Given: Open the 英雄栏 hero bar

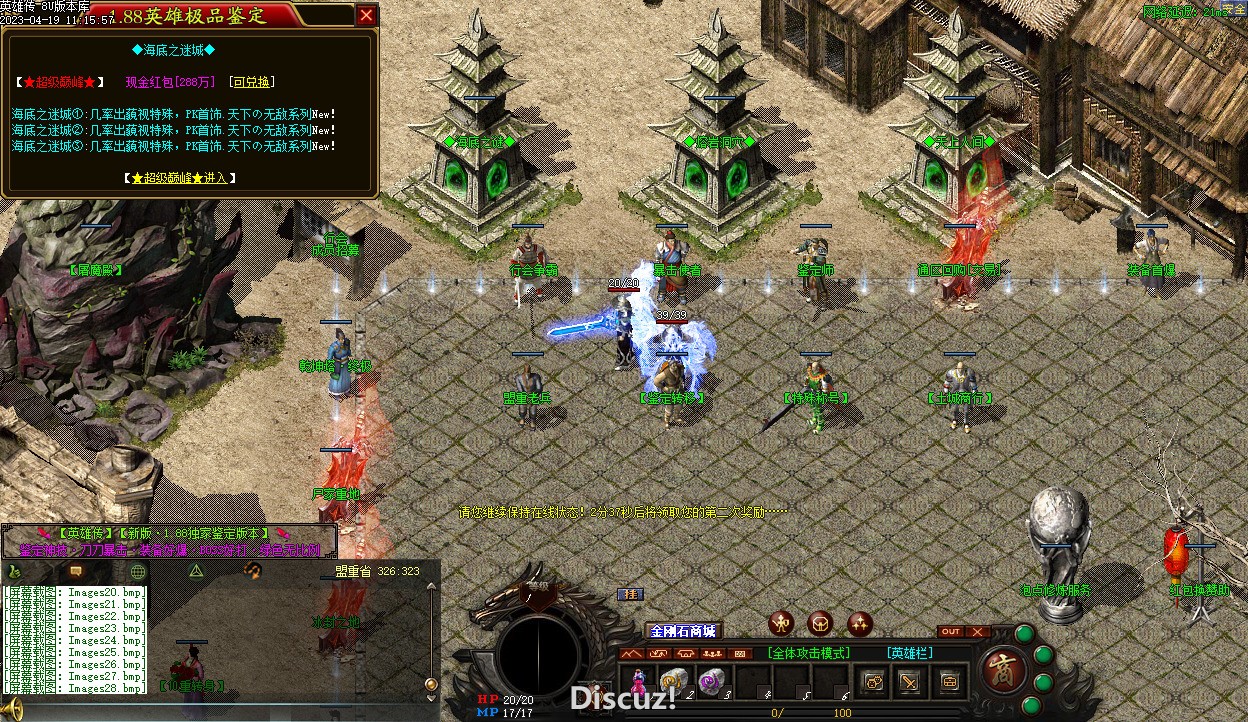Looking at the screenshot, I should [x=909, y=653].
